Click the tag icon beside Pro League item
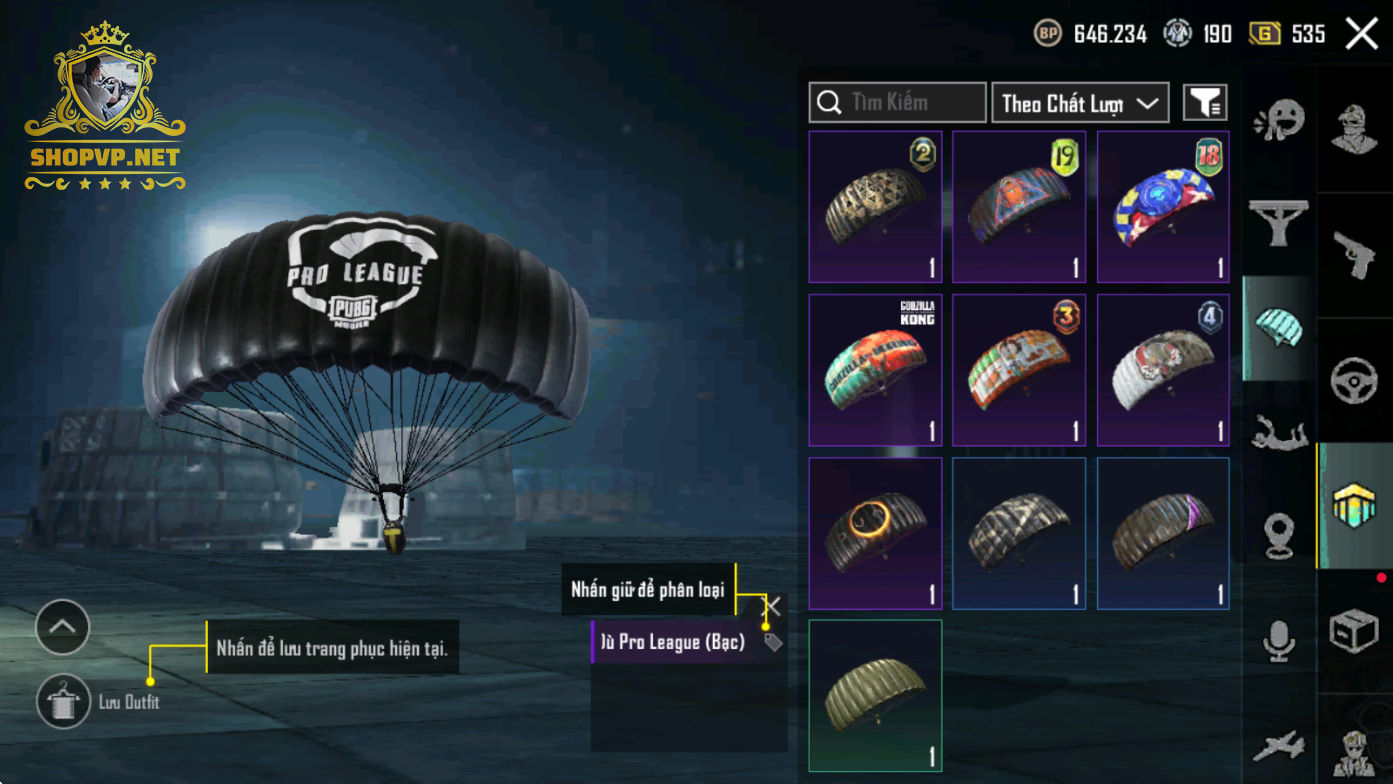1393x784 pixels. (x=773, y=643)
